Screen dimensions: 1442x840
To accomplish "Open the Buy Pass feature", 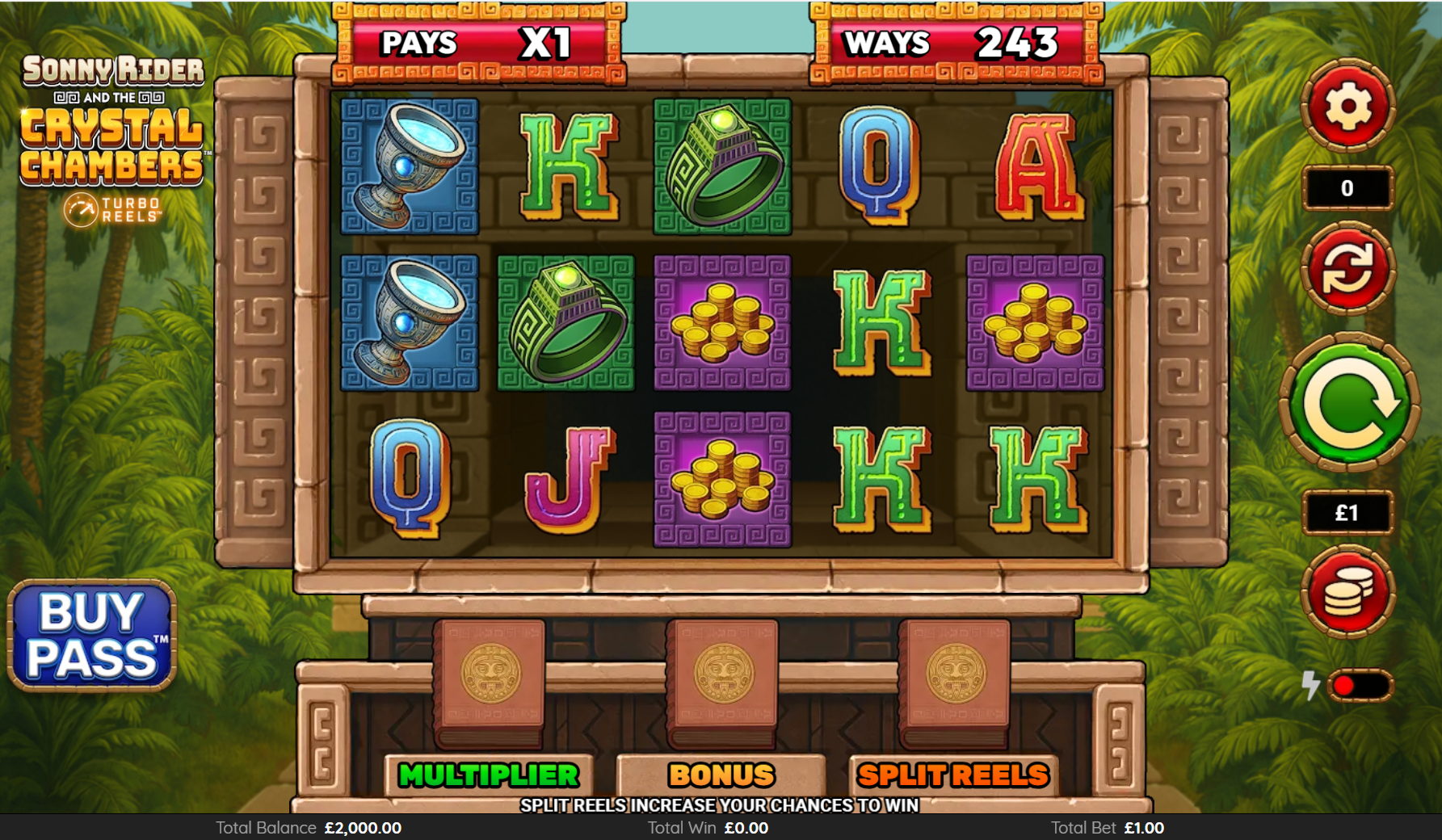I will tap(92, 636).
